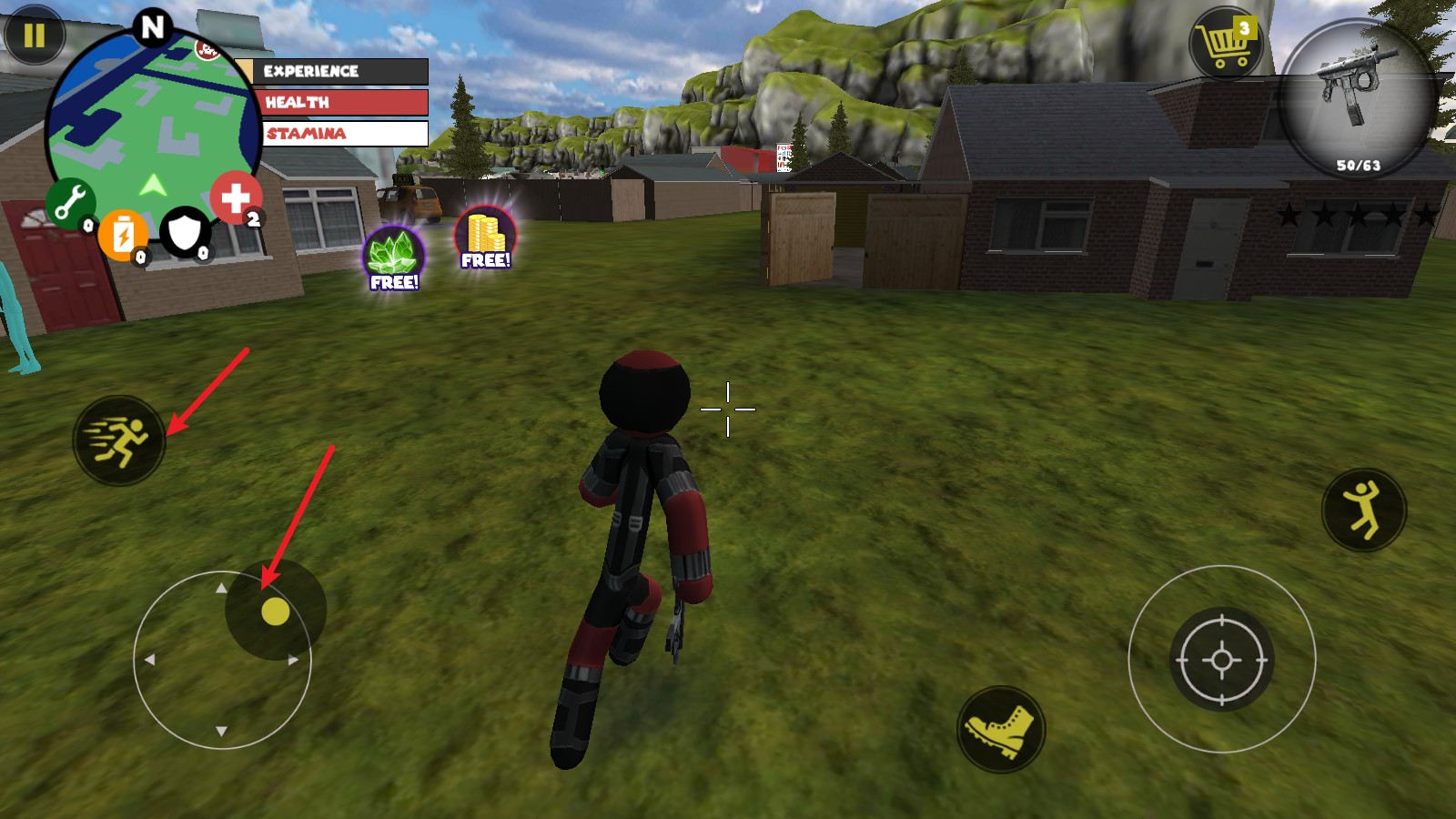Screen dimensions: 1456x819
Task: Pause the game with the pause button
Action: 34,35
